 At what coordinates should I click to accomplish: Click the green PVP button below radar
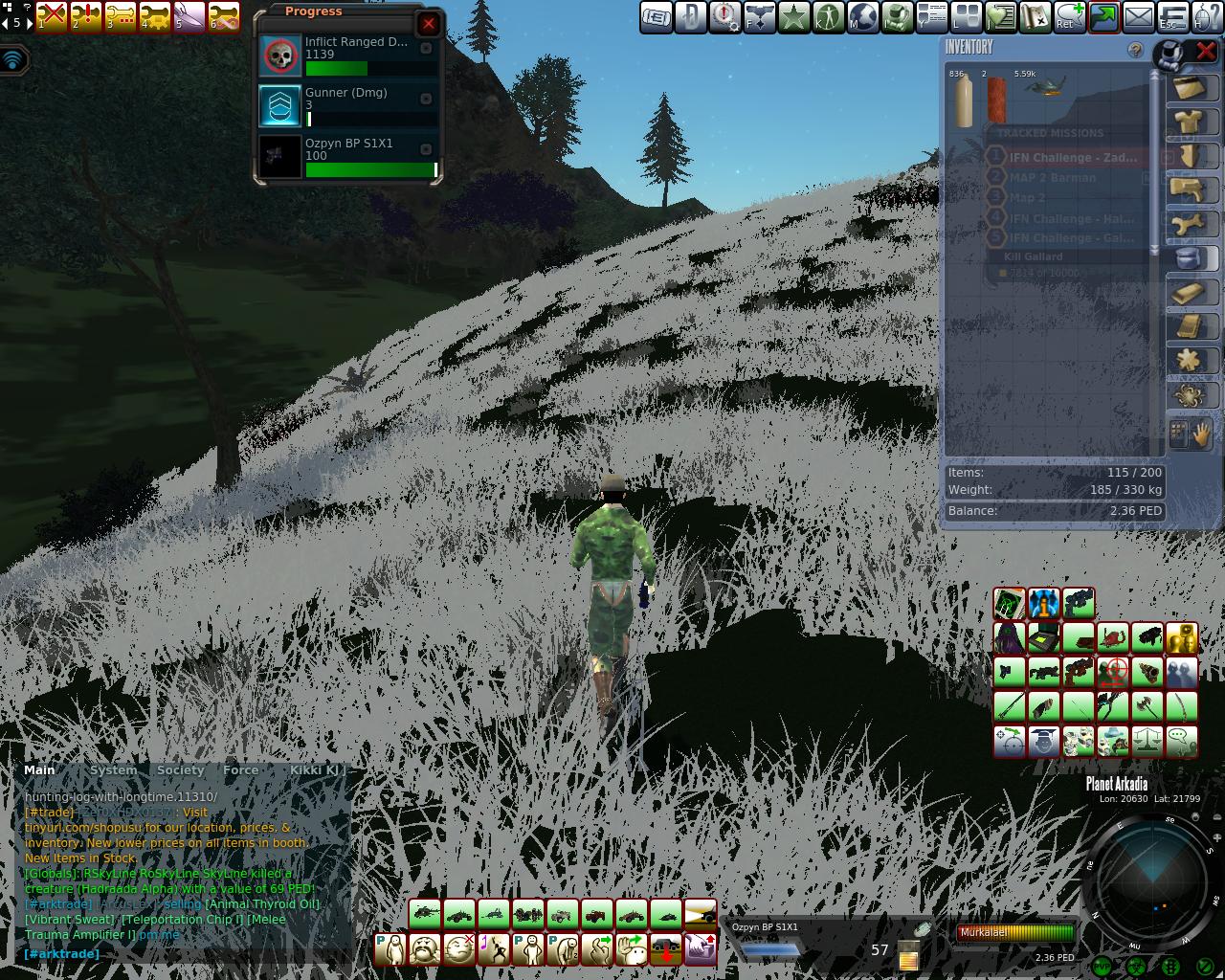click(1102, 968)
